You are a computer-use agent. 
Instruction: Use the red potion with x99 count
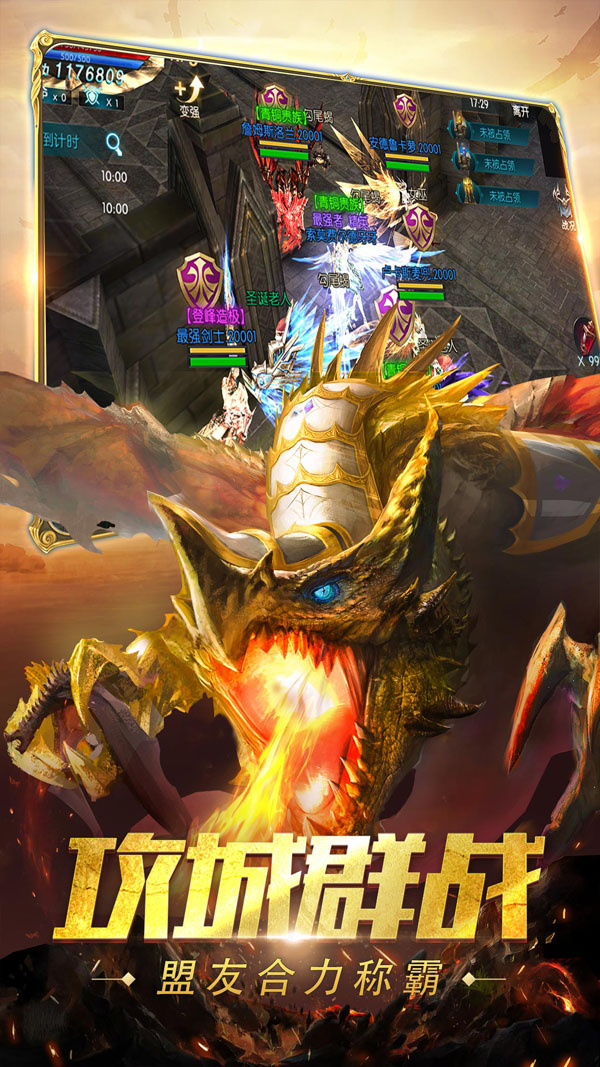tap(586, 335)
